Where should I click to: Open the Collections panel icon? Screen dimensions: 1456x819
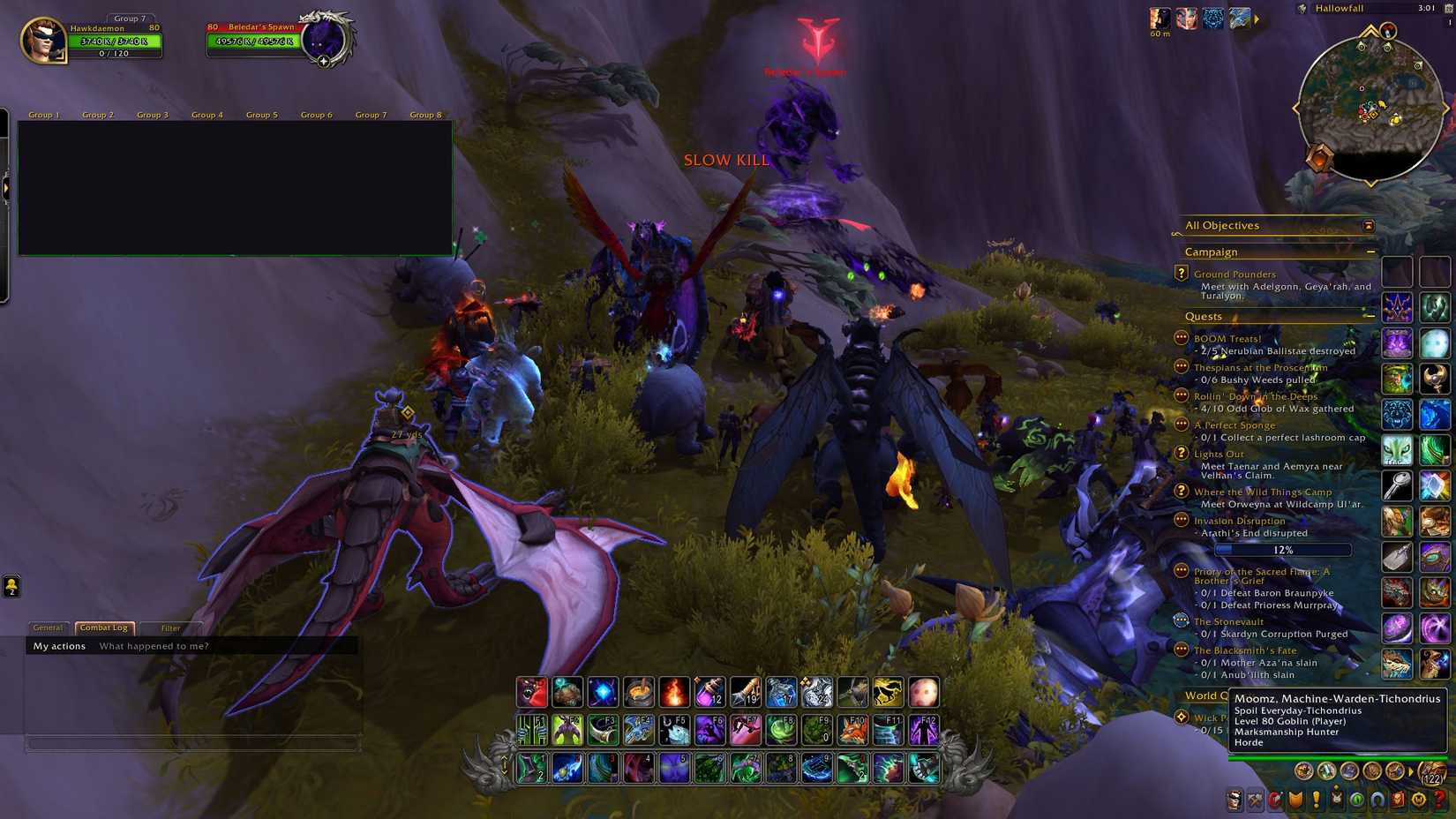pyautogui.click(x=1378, y=801)
